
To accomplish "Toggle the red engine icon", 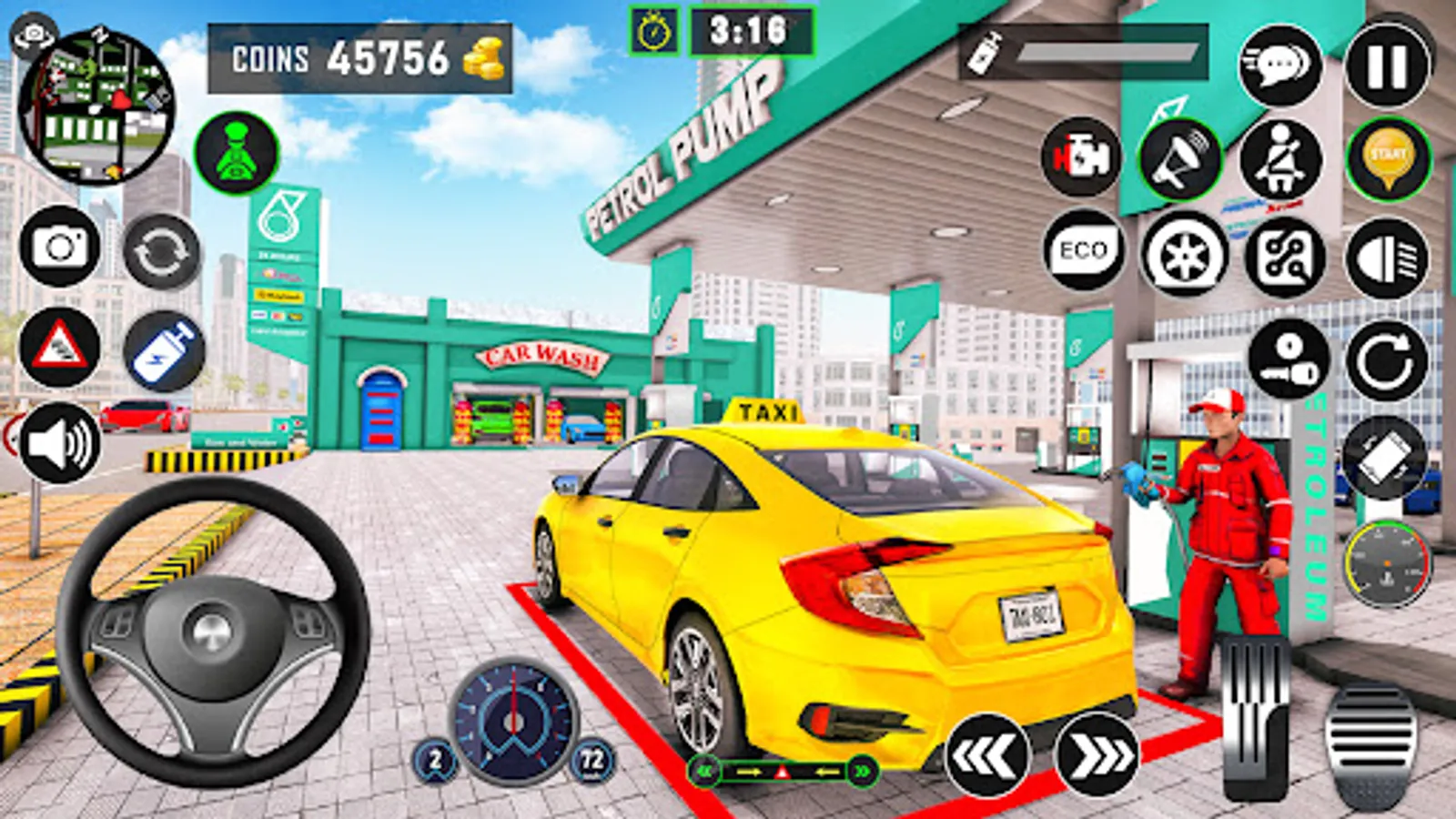I will click(x=1081, y=157).
